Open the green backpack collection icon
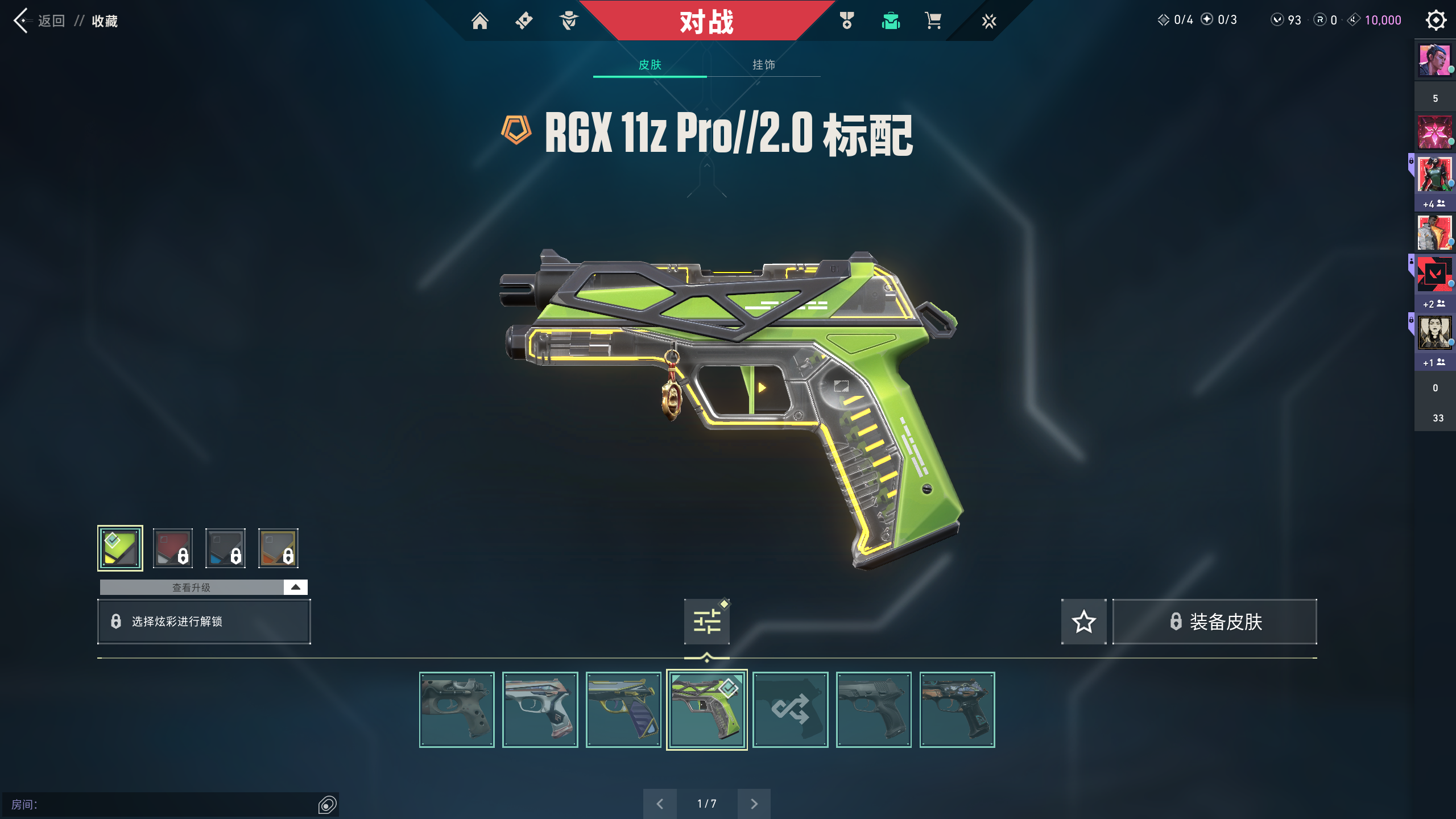The height and width of the screenshot is (819, 1456). click(x=890, y=21)
